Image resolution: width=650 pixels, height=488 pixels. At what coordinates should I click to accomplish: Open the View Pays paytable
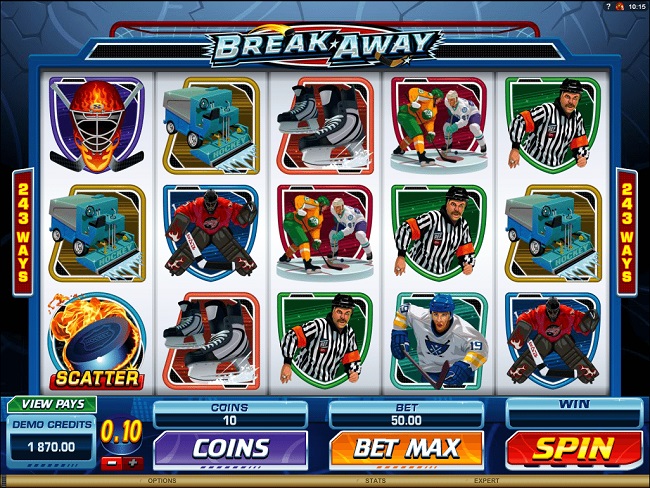tap(51, 404)
